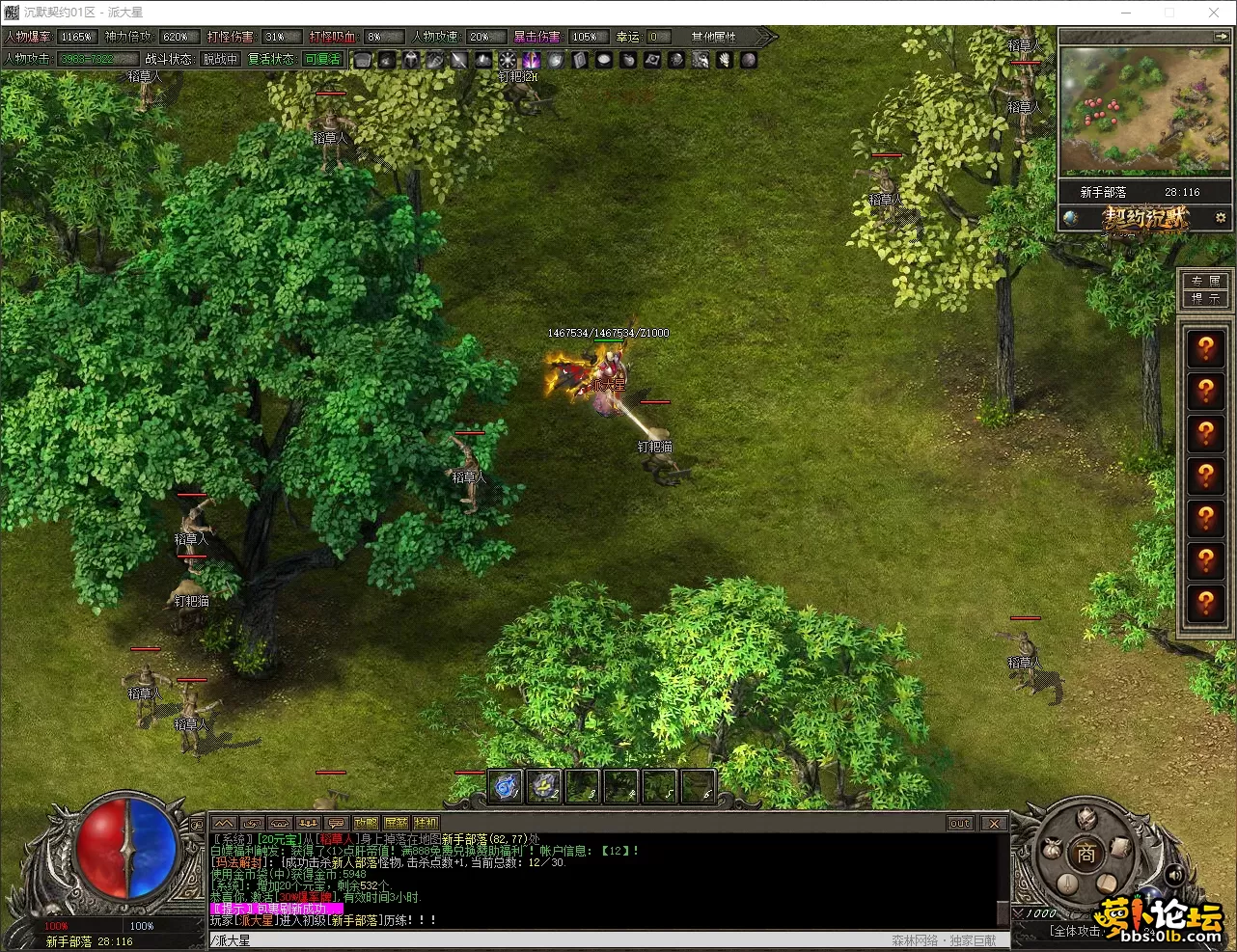Click the helmet icon in the stat bar

pyautogui.click(x=411, y=60)
